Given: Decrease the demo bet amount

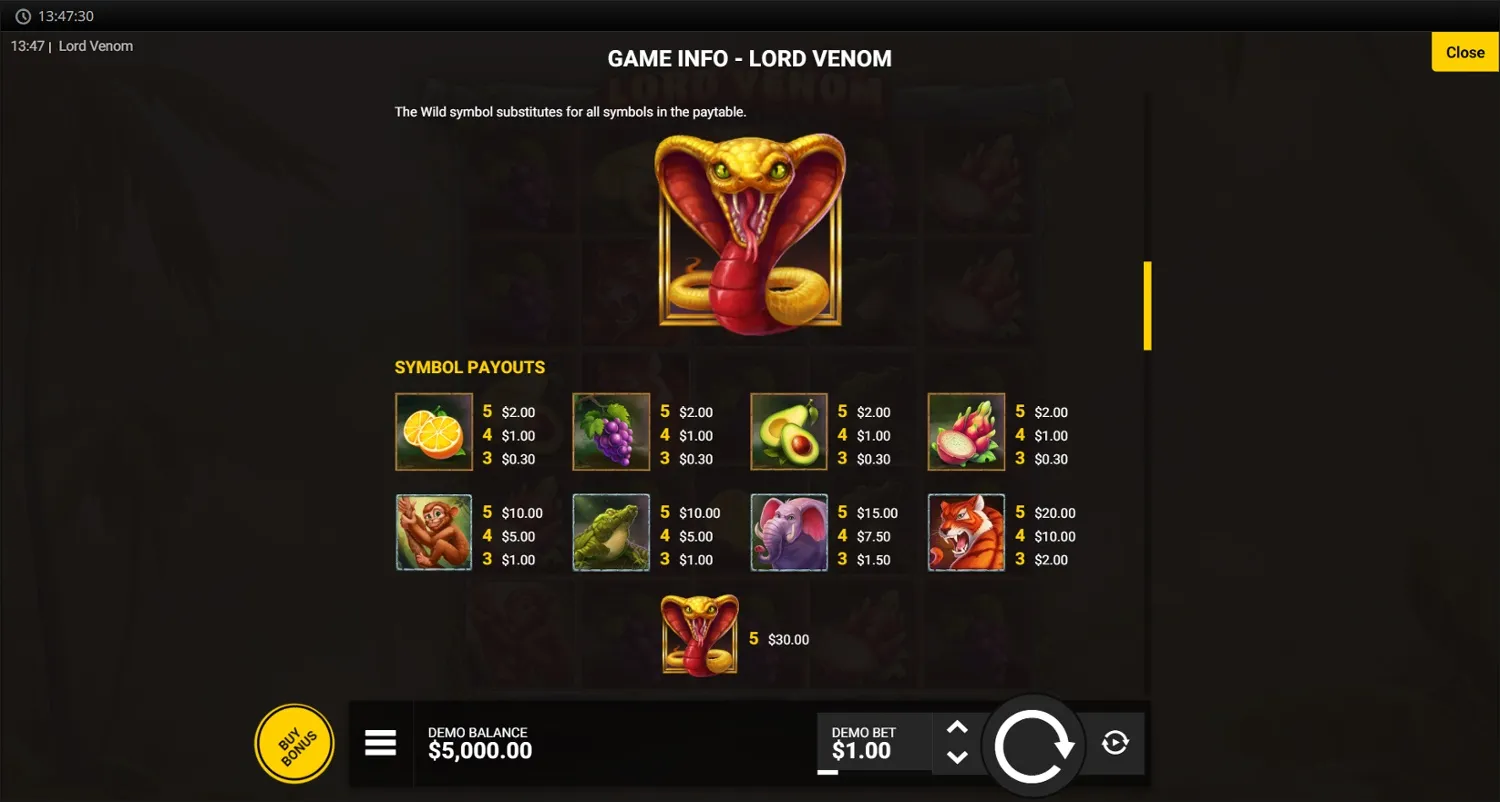Looking at the screenshot, I should (955, 757).
